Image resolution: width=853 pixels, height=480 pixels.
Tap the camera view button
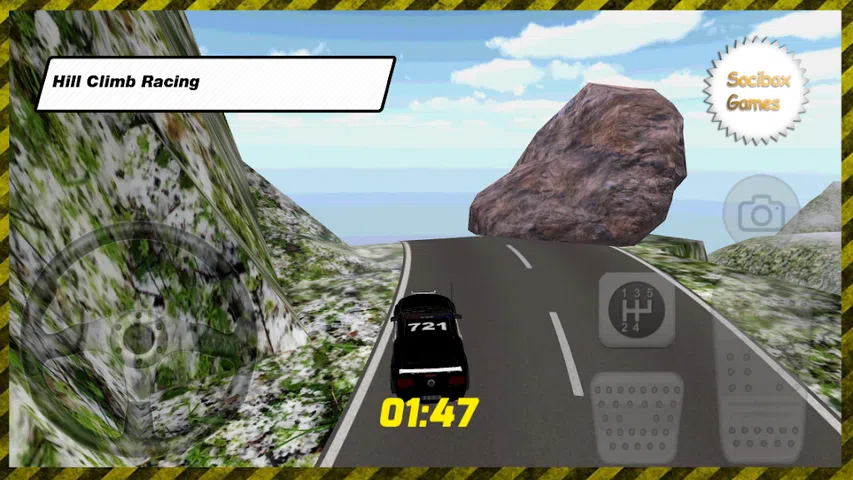[x=761, y=213]
